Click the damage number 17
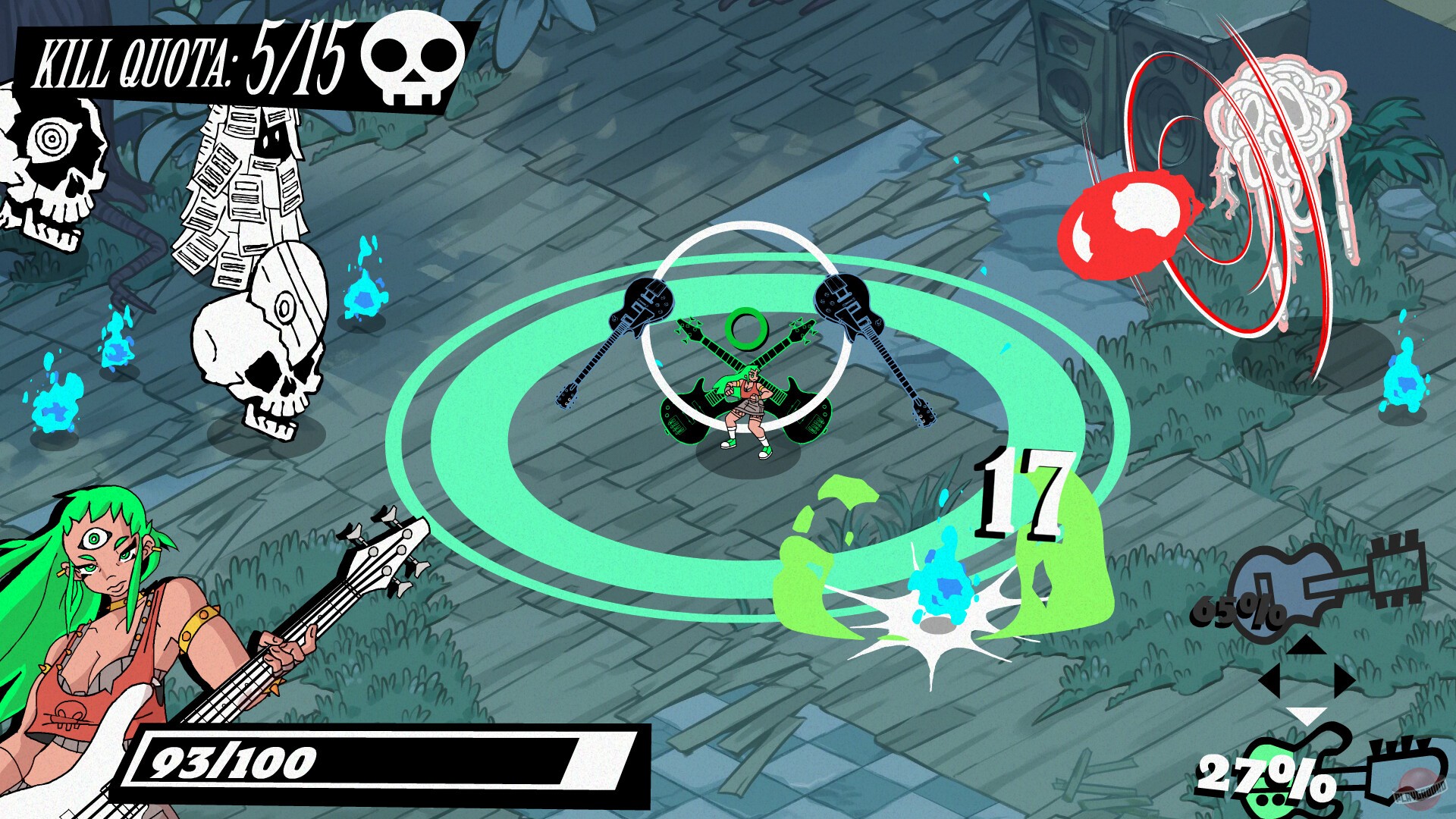The image size is (1456, 819). coord(1024,497)
